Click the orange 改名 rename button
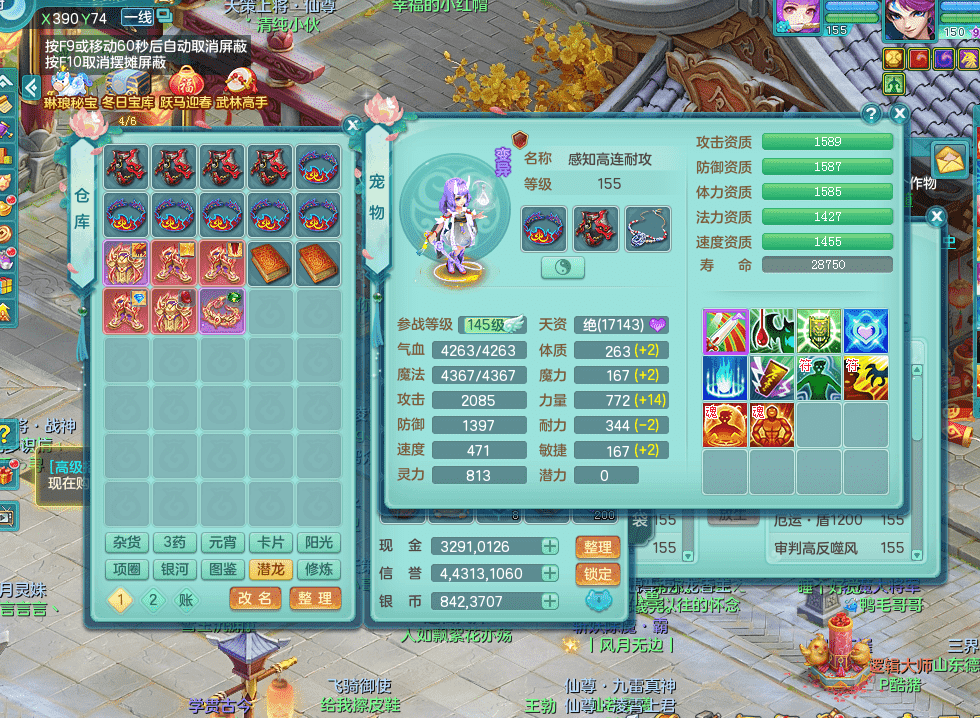This screenshot has height=718, width=980. tap(255, 598)
